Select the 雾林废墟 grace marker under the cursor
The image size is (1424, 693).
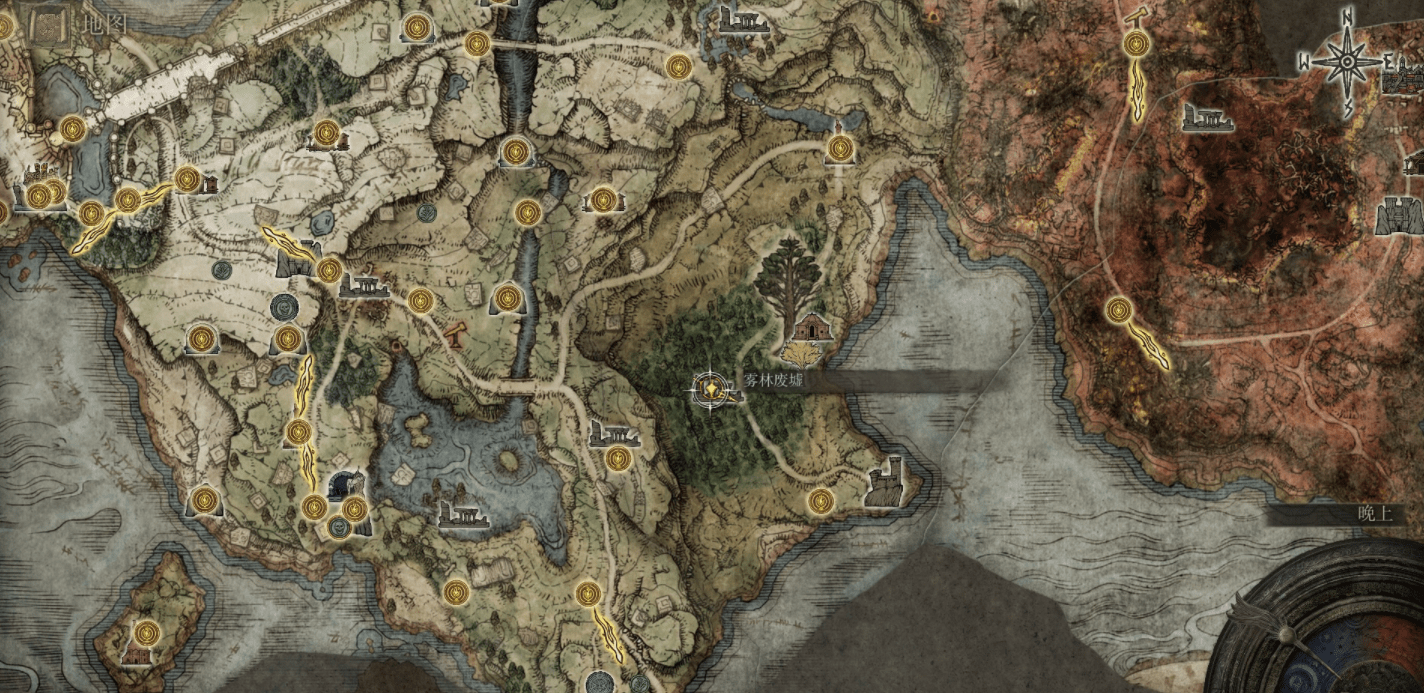point(711,387)
